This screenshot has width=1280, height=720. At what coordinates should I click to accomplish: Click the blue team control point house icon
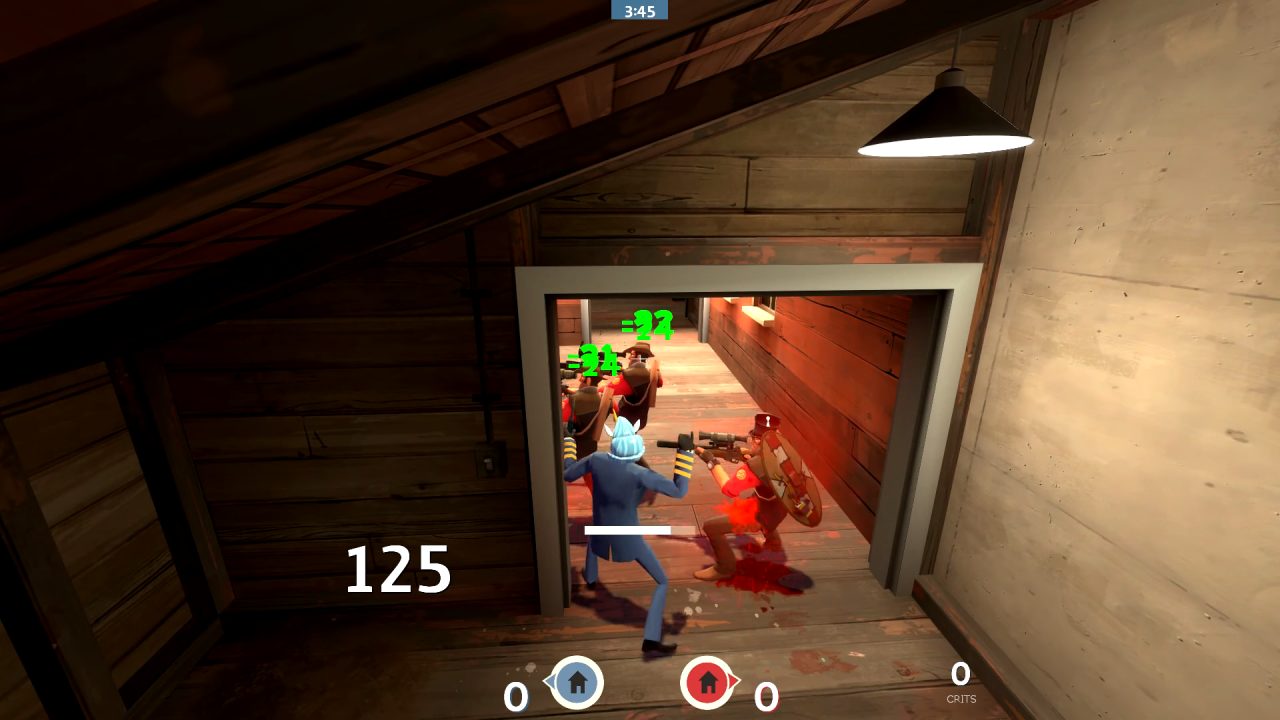click(576, 684)
